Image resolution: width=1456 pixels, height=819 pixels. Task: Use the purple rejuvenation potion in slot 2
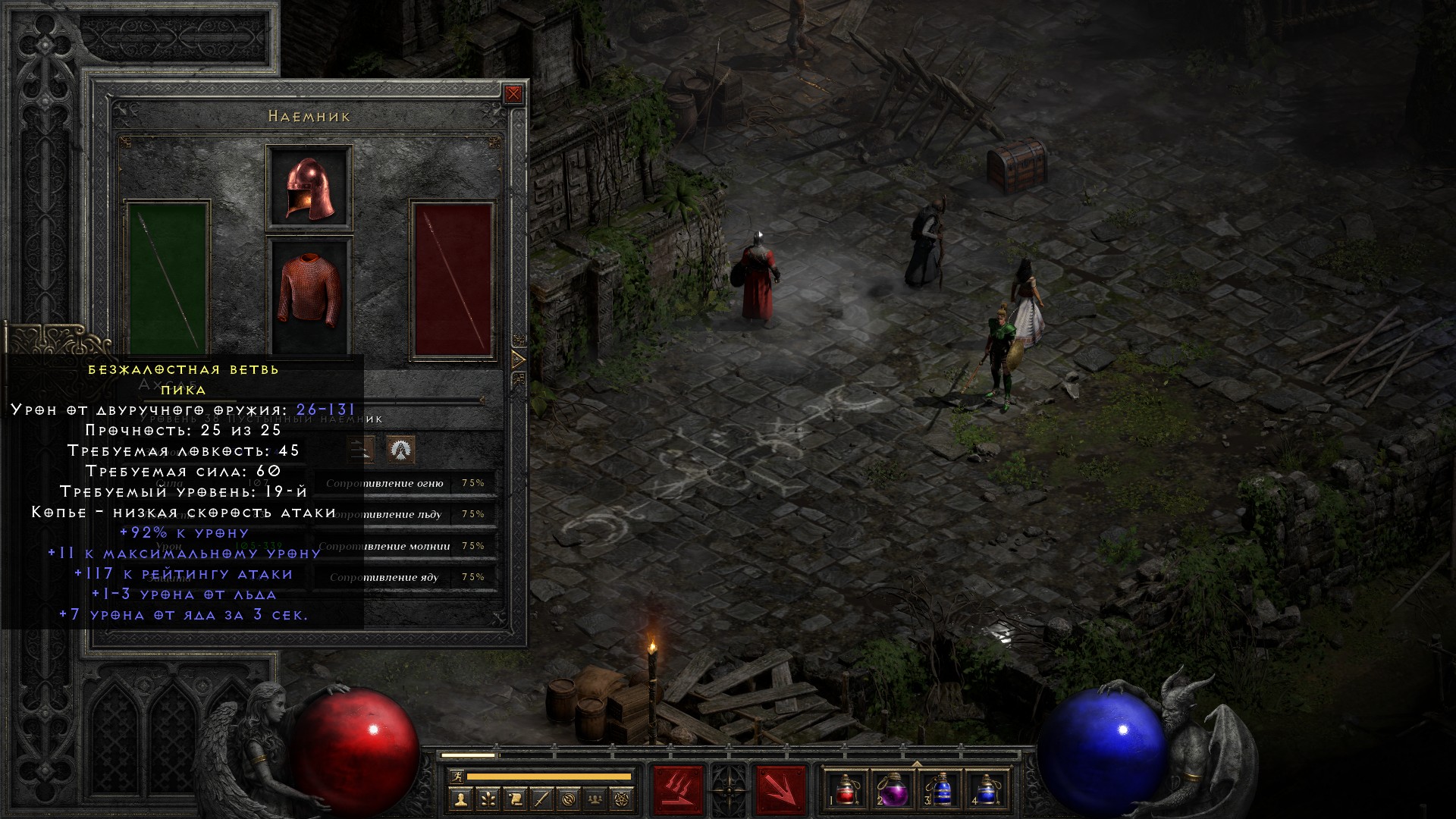tap(892, 789)
